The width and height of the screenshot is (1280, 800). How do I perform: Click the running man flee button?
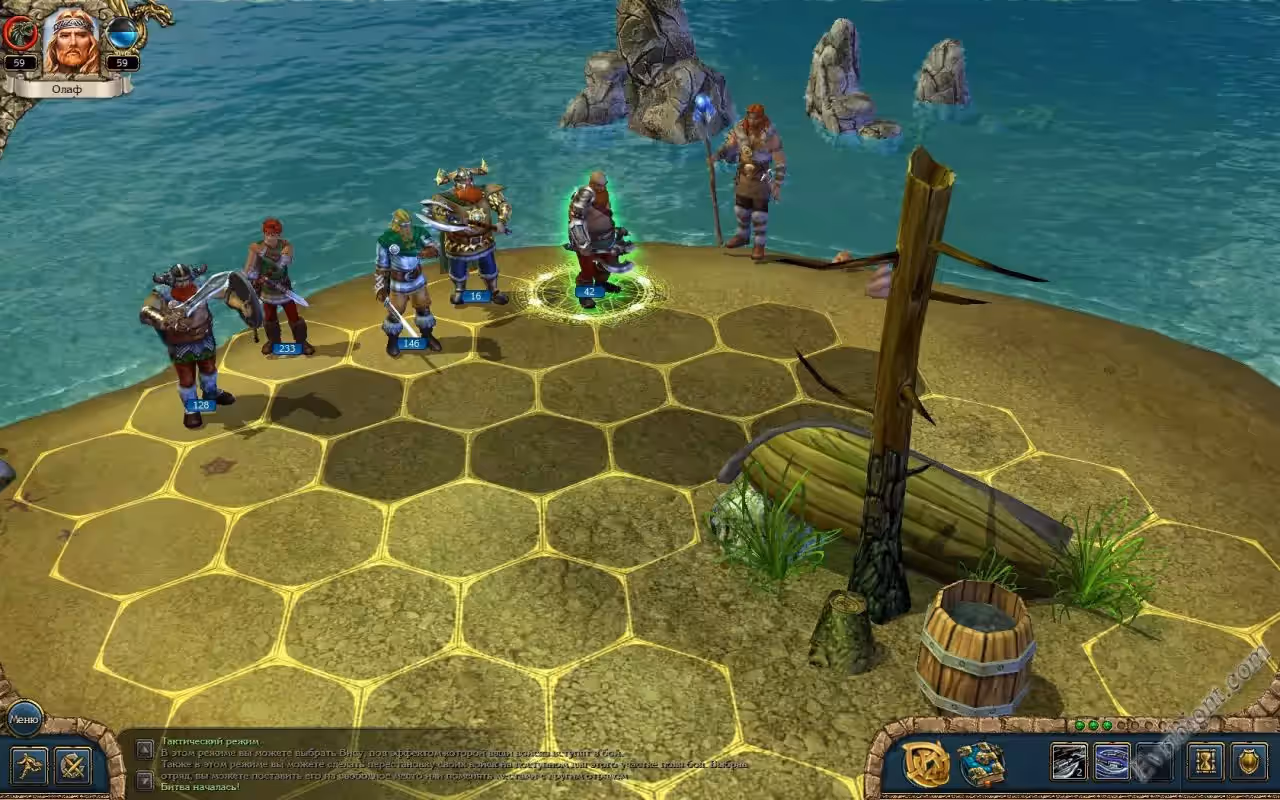27,767
